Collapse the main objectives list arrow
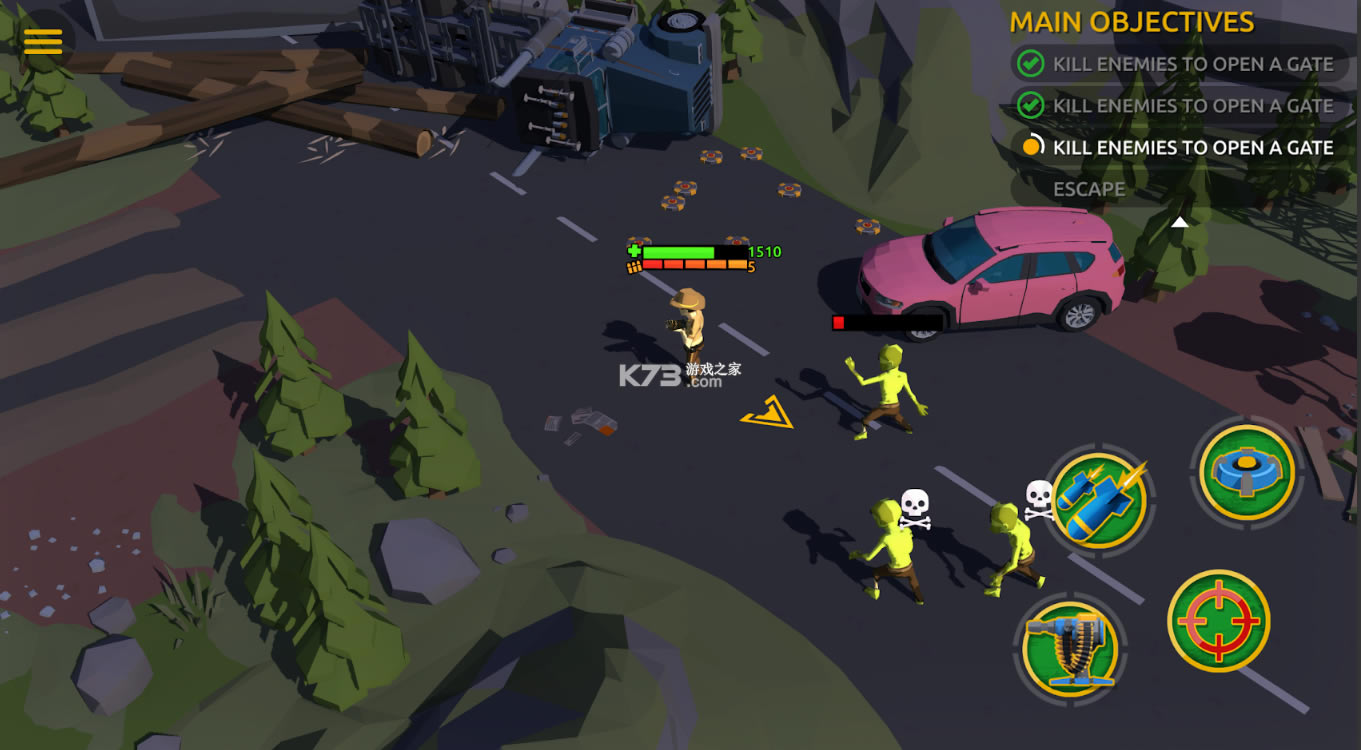The image size is (1361, 750). [1180, 222]
